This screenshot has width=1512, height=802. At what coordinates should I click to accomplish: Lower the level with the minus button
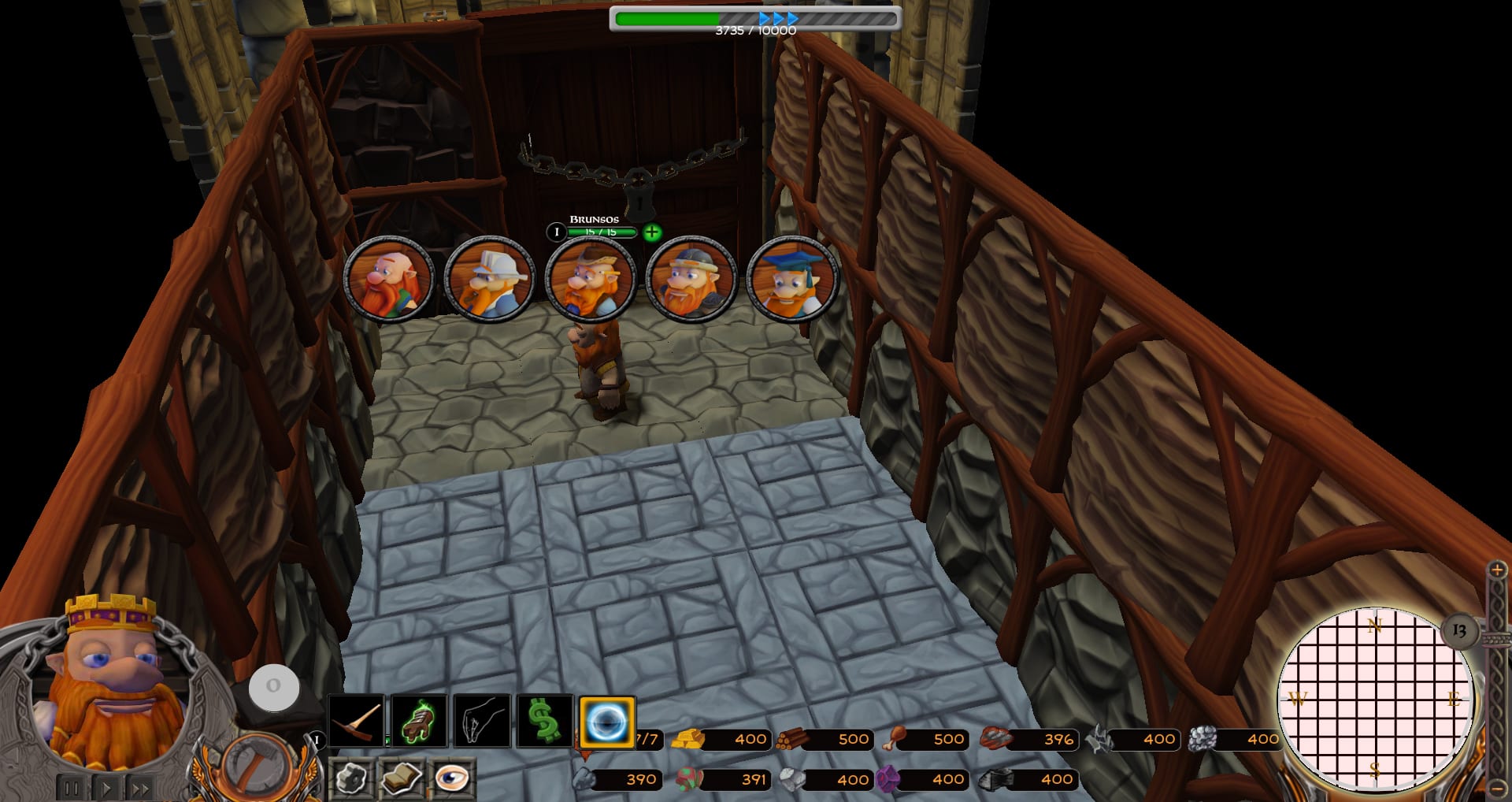1497,788
